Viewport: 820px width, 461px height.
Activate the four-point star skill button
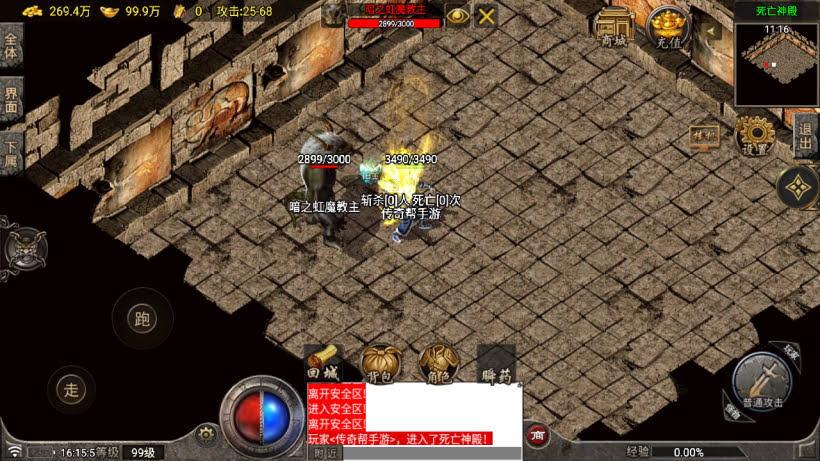[x=798, y=186]
